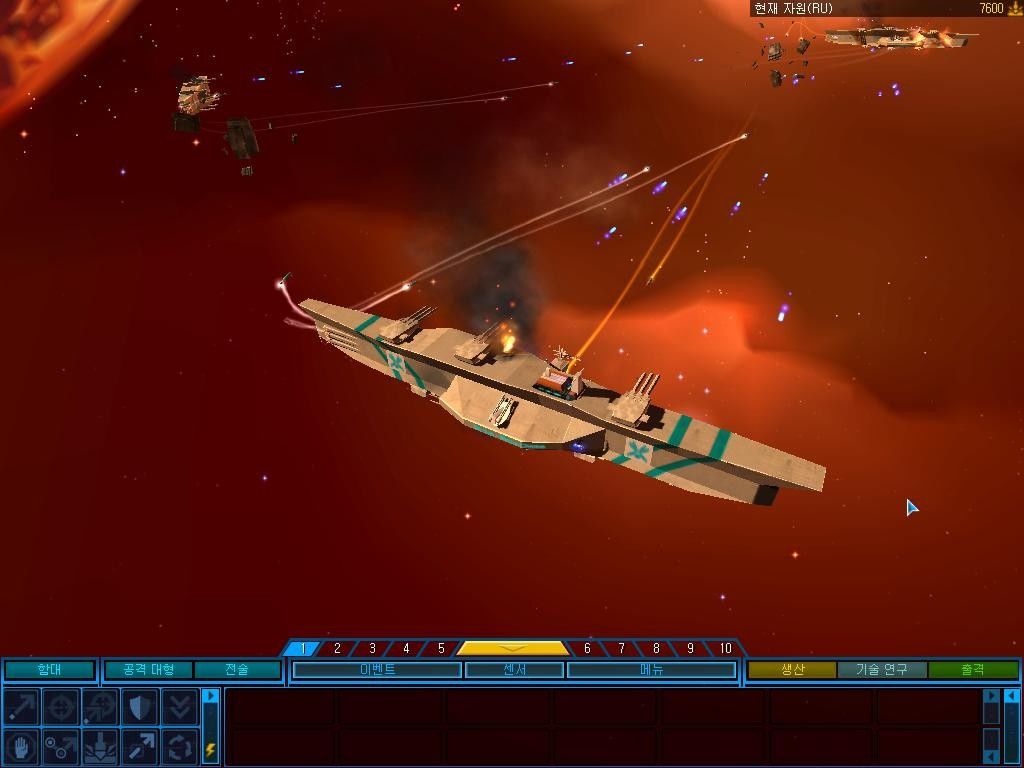This screenshot has width=1024, height=768.
Task: Open the 공격 대형 formation menu
Action: [148, 670]
